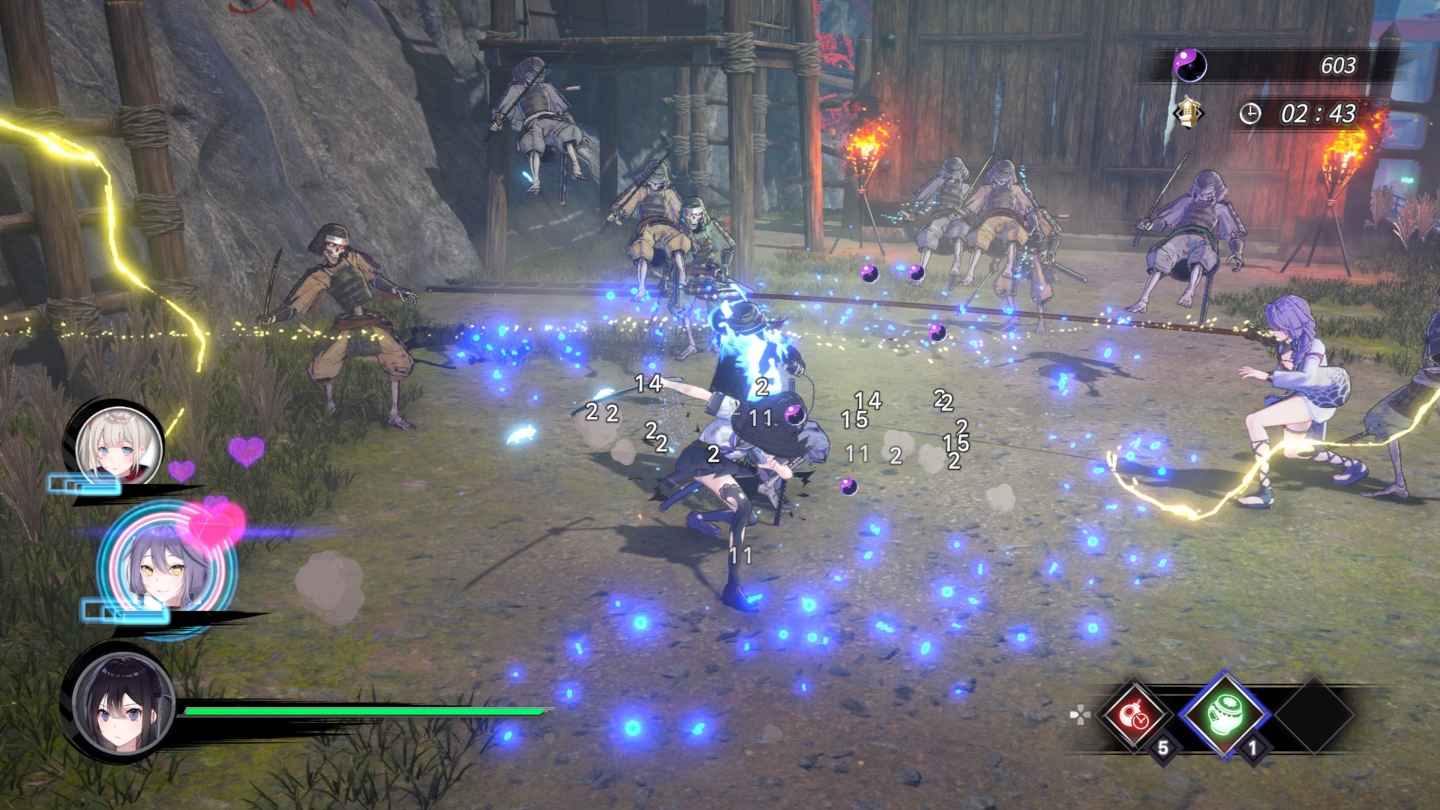Use the green jar item slot
Screen dimensions: 1440x810
[1224, 714]
